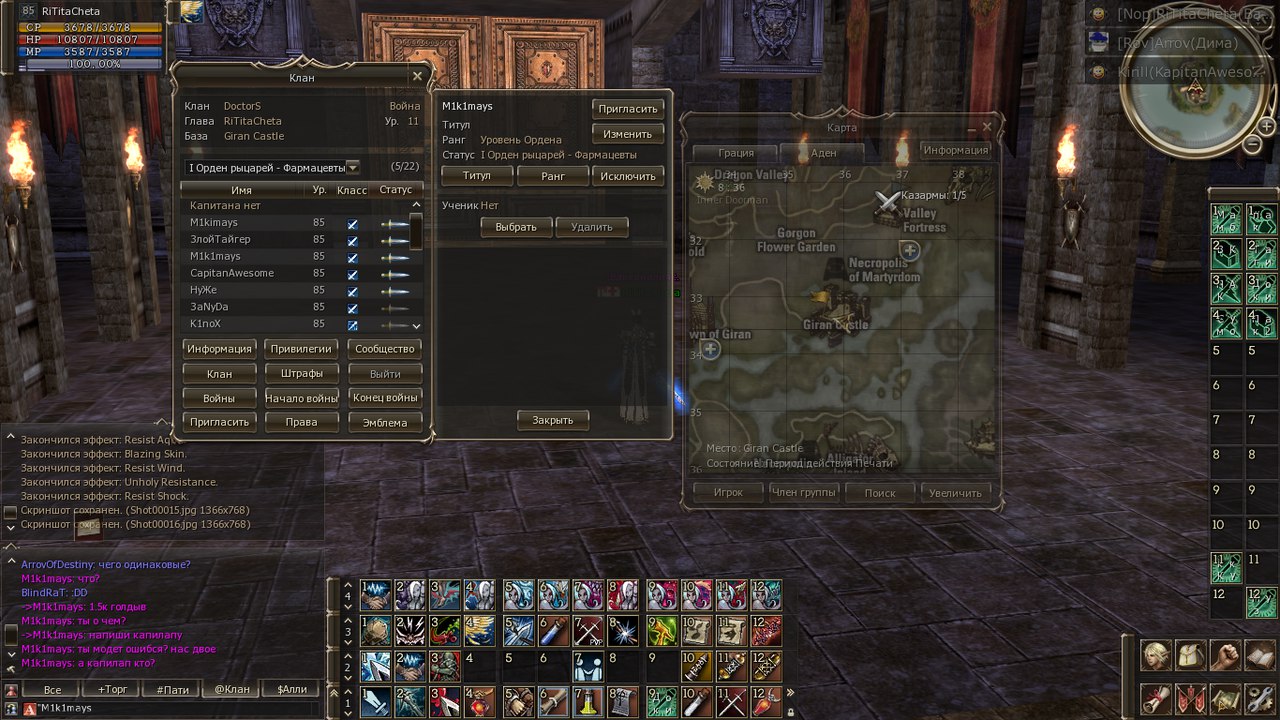Screen dimensions: 1280x720
Task: Click the Начало войны button
Action: tap(301, 398)
